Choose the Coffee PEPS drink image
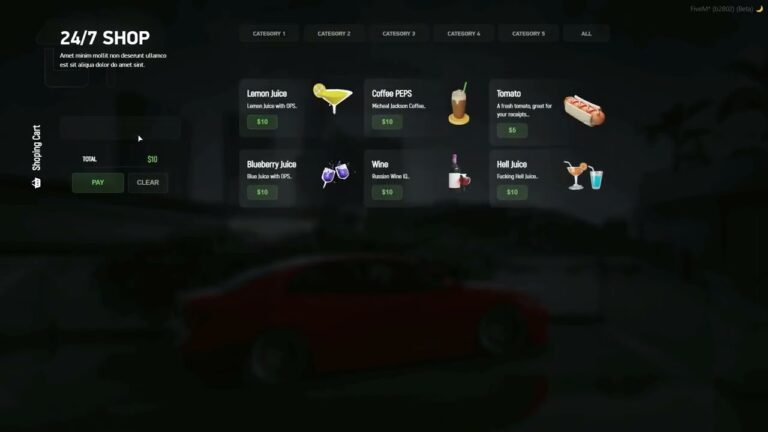The image size is (768, 432). (459, 104)
